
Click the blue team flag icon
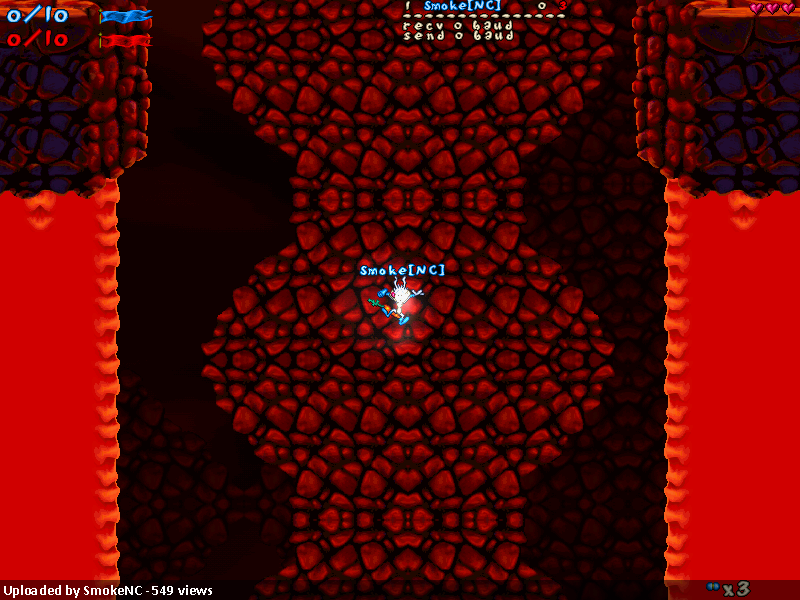[126, 16]
